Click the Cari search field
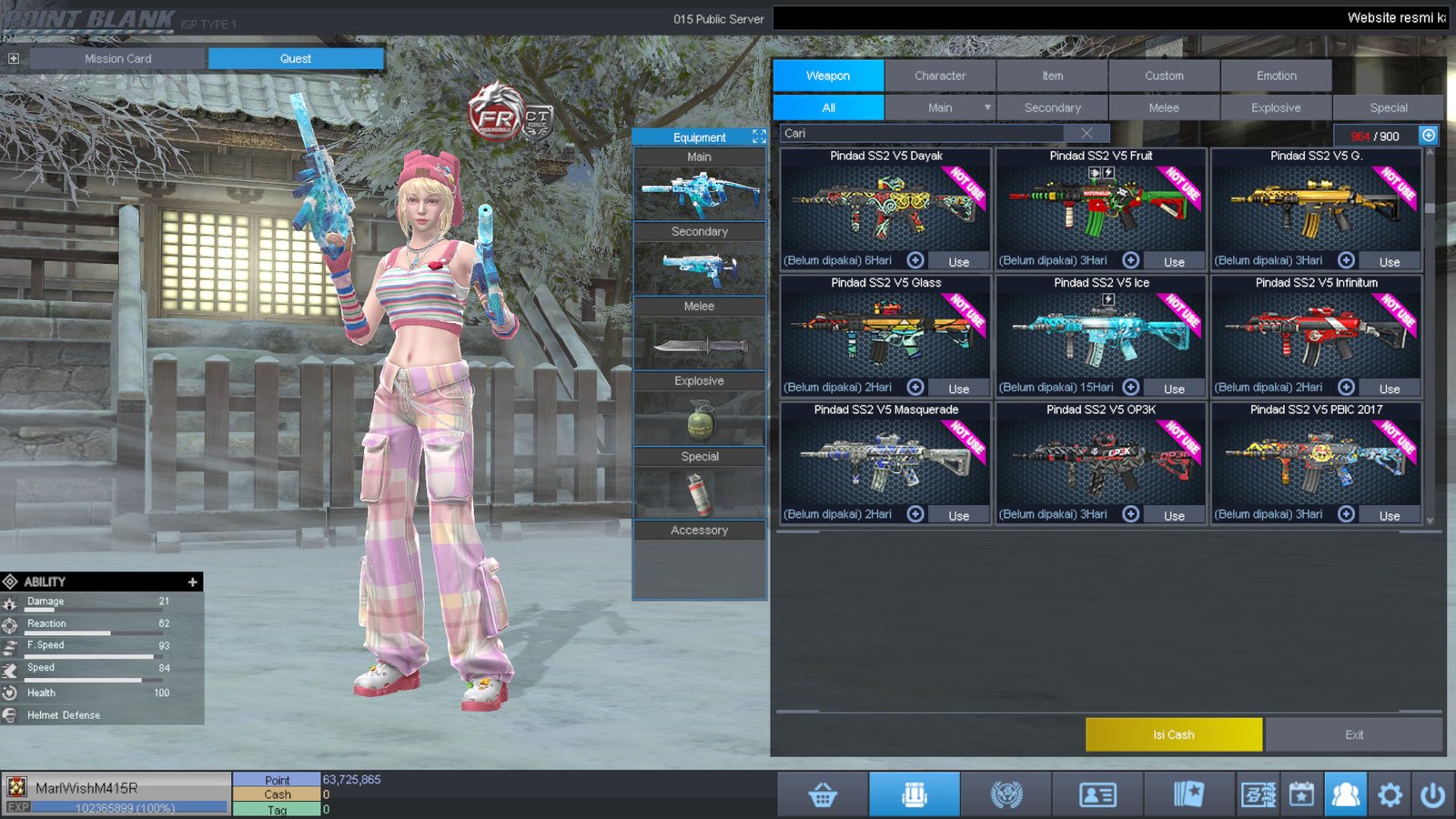Viewport: 1456px width, 819px height. point(919,133)
